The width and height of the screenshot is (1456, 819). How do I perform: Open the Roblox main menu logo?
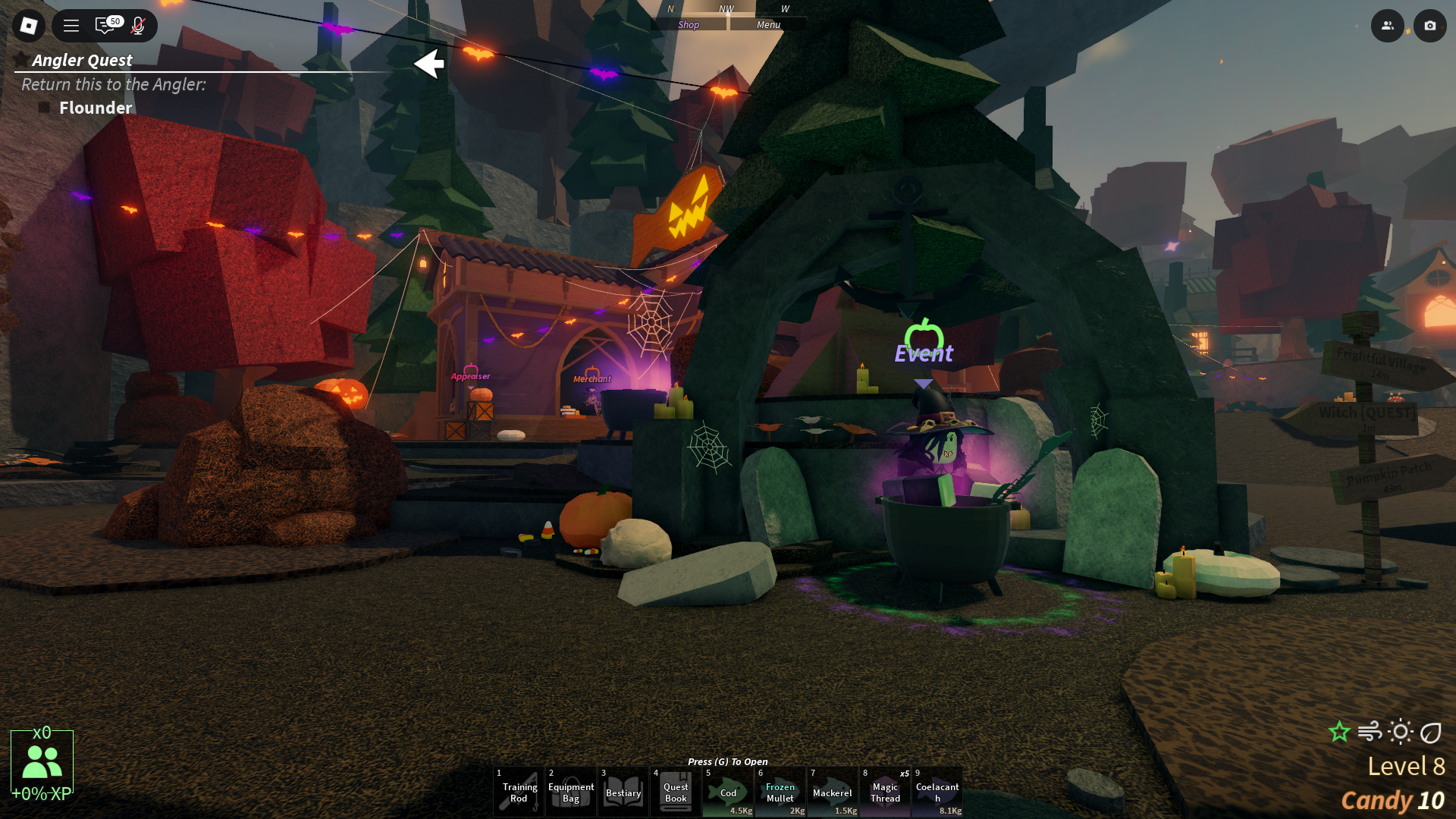29,26
